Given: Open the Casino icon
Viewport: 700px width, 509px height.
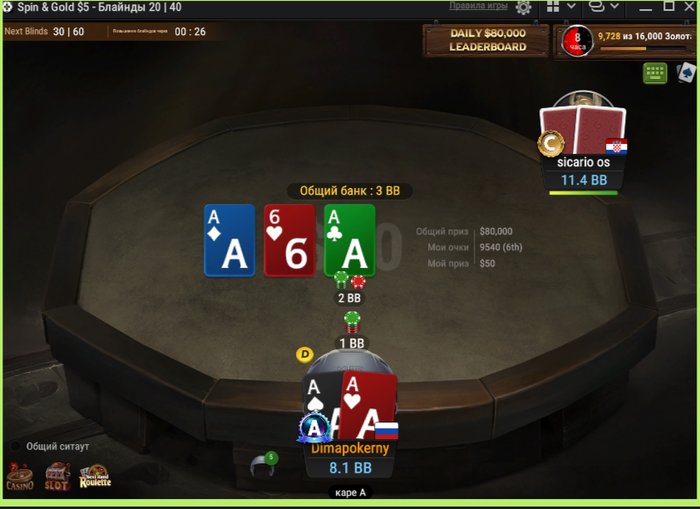Looking at the screenshot, I should pos(20,477).
